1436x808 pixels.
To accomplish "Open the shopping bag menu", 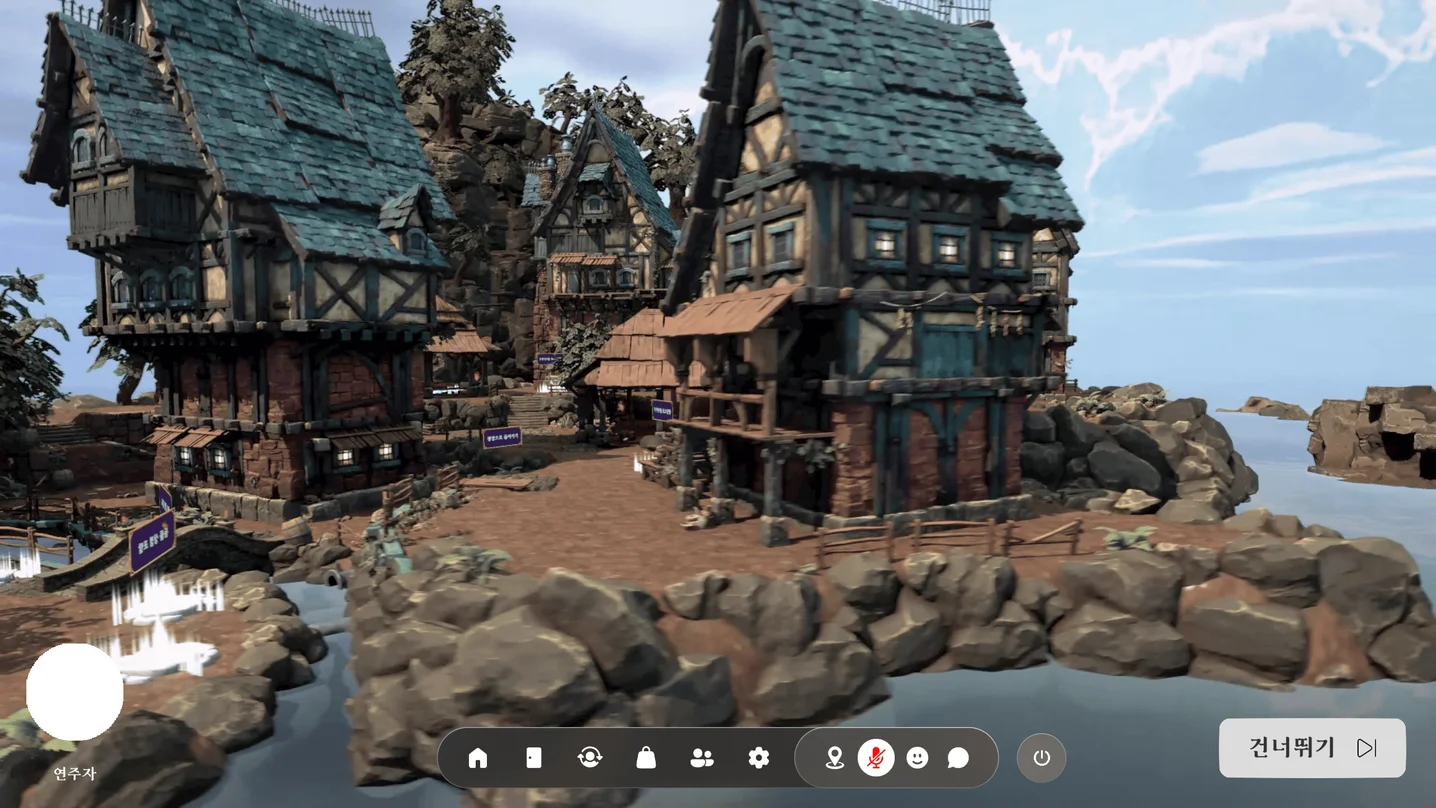I will 646,758.
